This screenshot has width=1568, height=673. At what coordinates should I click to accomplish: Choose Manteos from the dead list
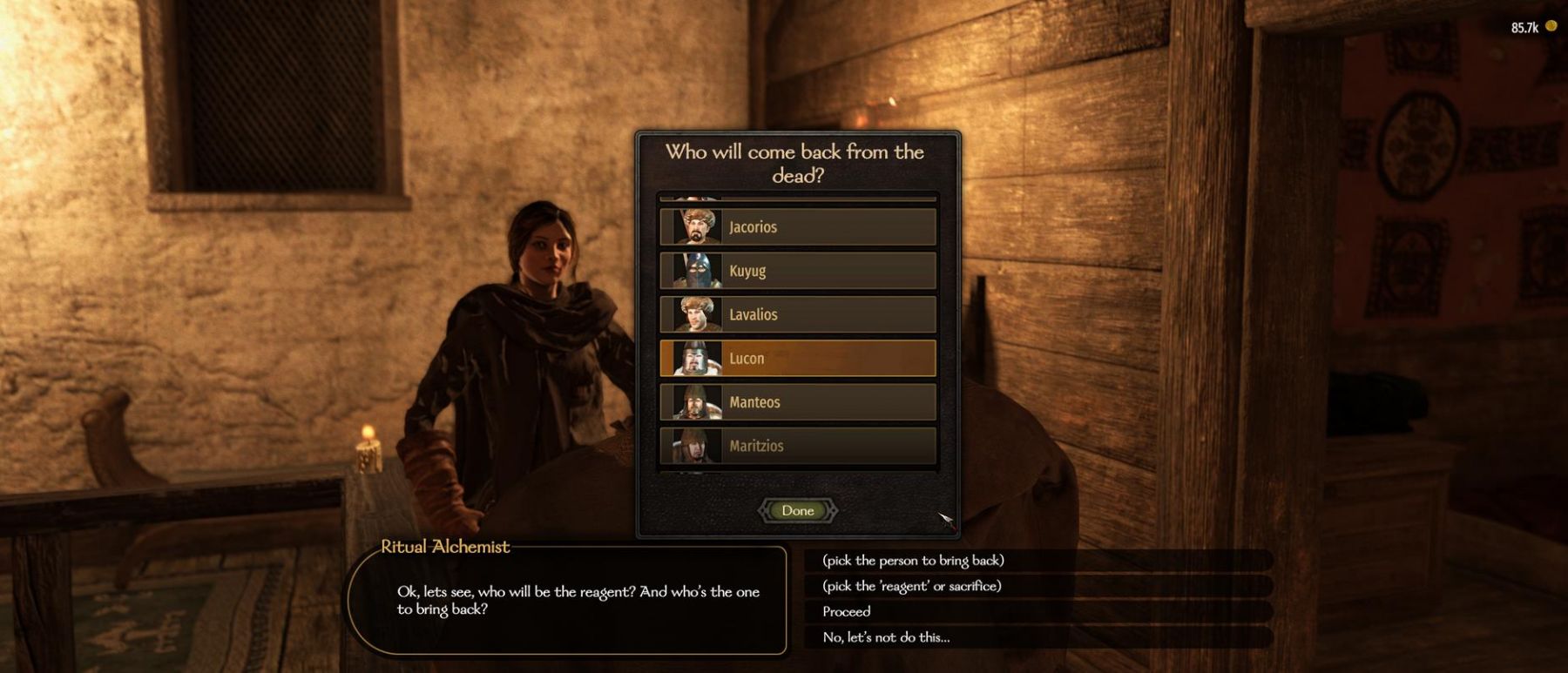(x=797, y=402)
